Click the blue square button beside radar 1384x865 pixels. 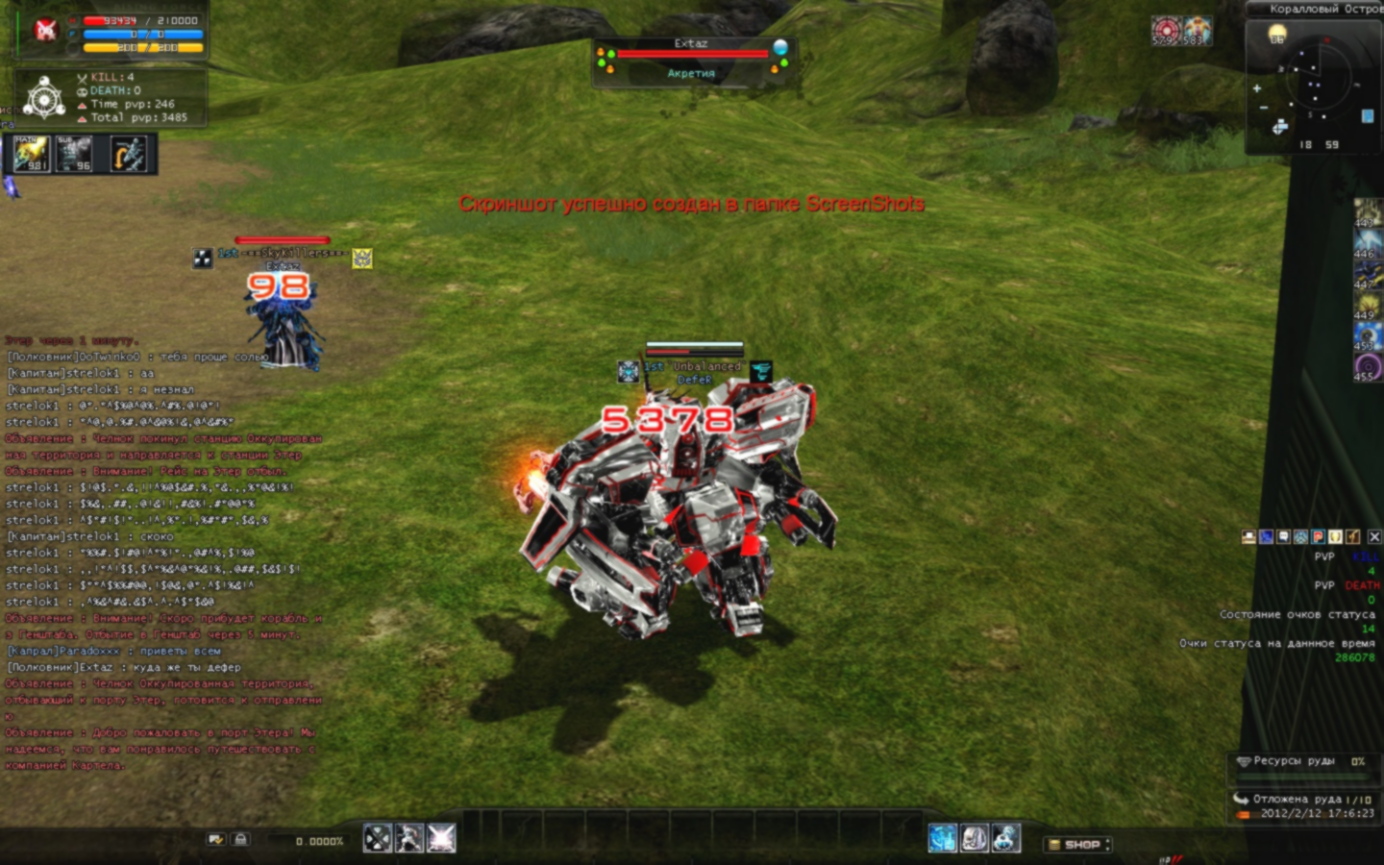point(1368,117)
